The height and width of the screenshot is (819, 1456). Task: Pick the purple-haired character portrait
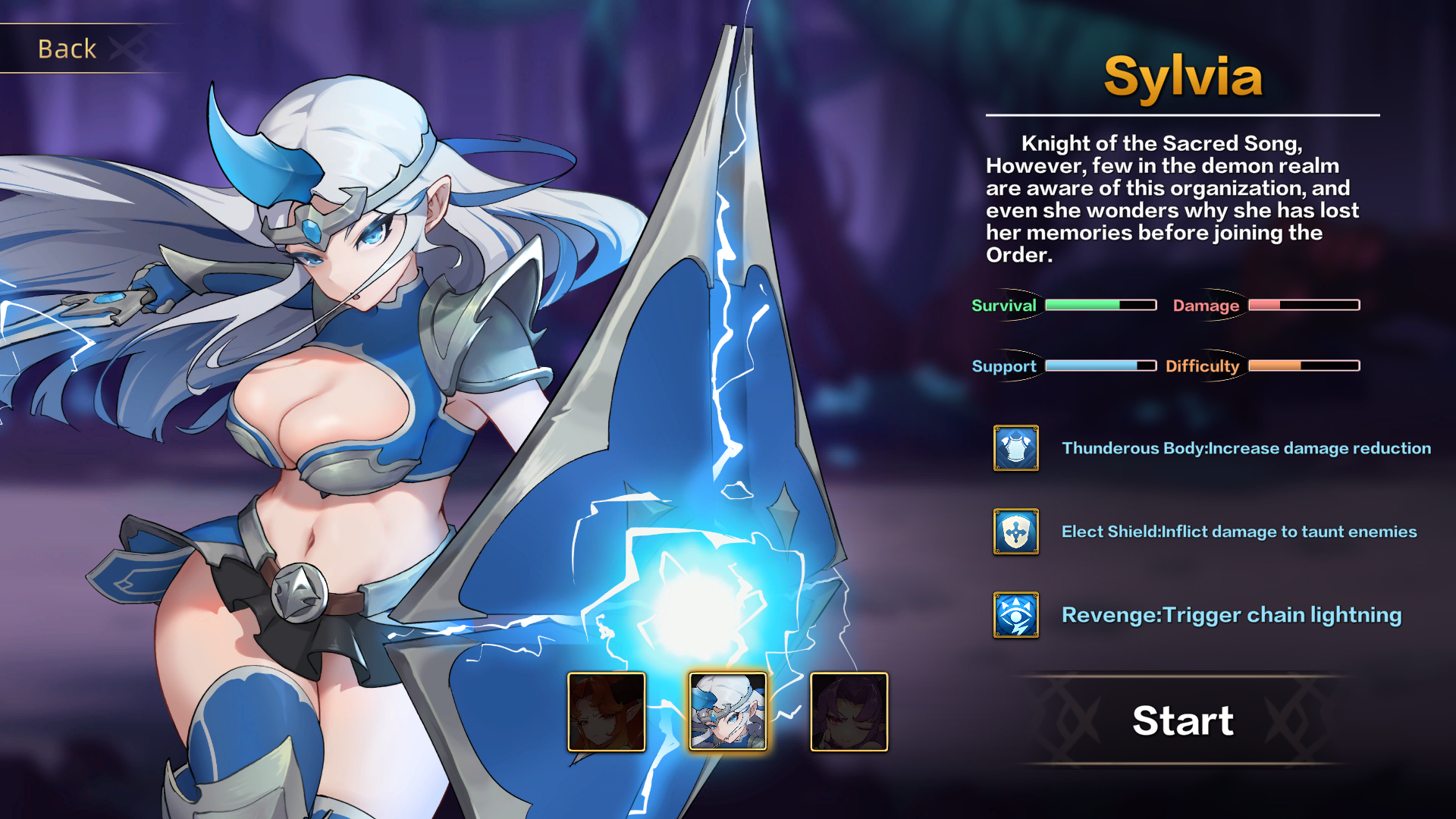click(x=849, y=711)
